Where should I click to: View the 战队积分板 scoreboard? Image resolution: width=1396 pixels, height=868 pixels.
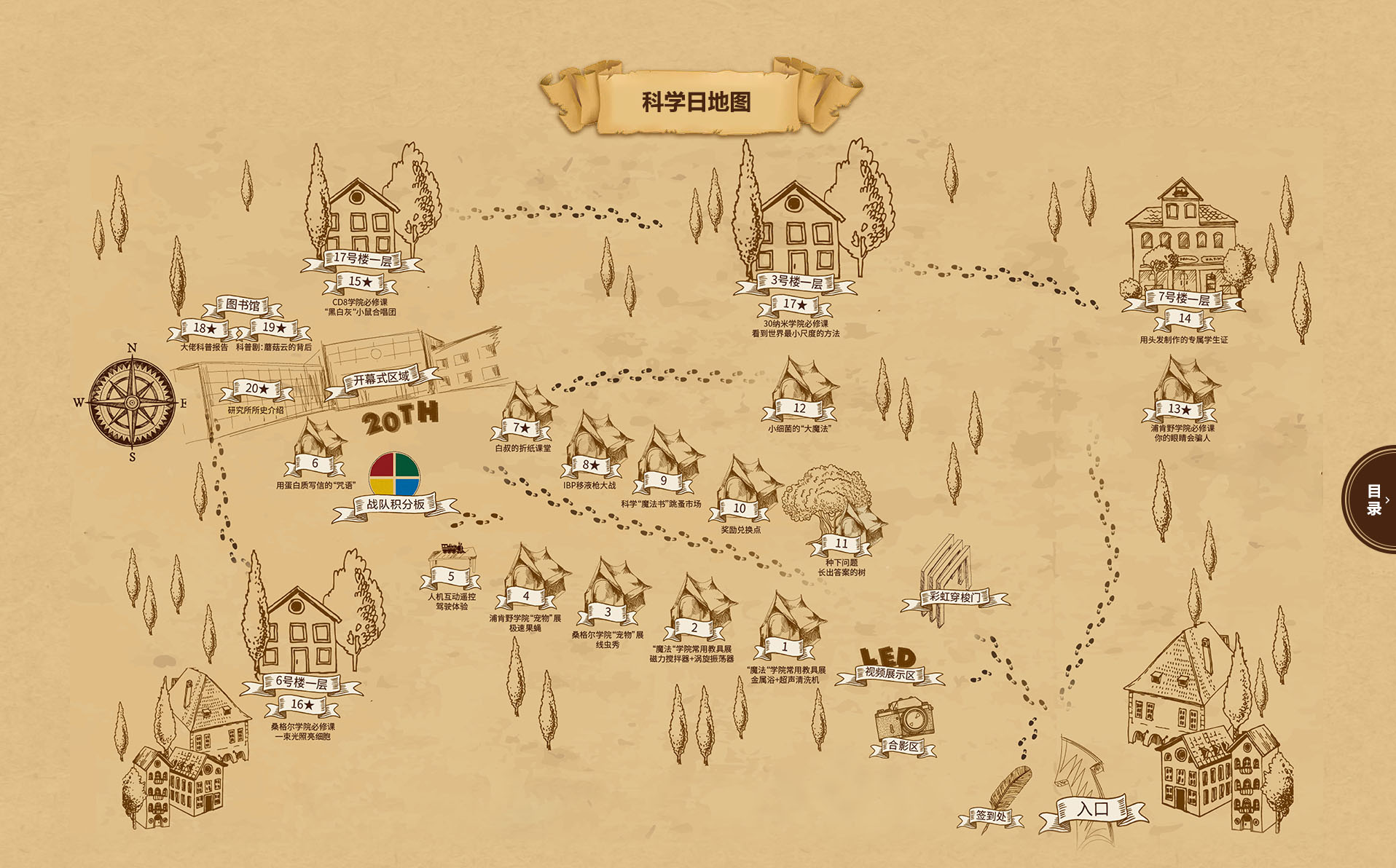[x=395, y=504]
